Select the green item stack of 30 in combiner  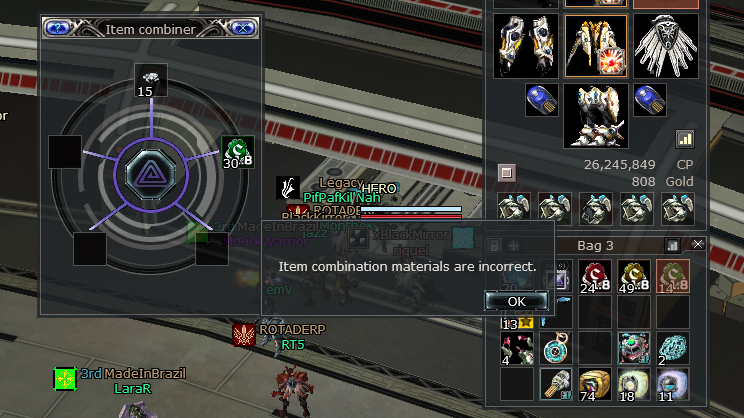pyautogui.click(x=236, y=151)
